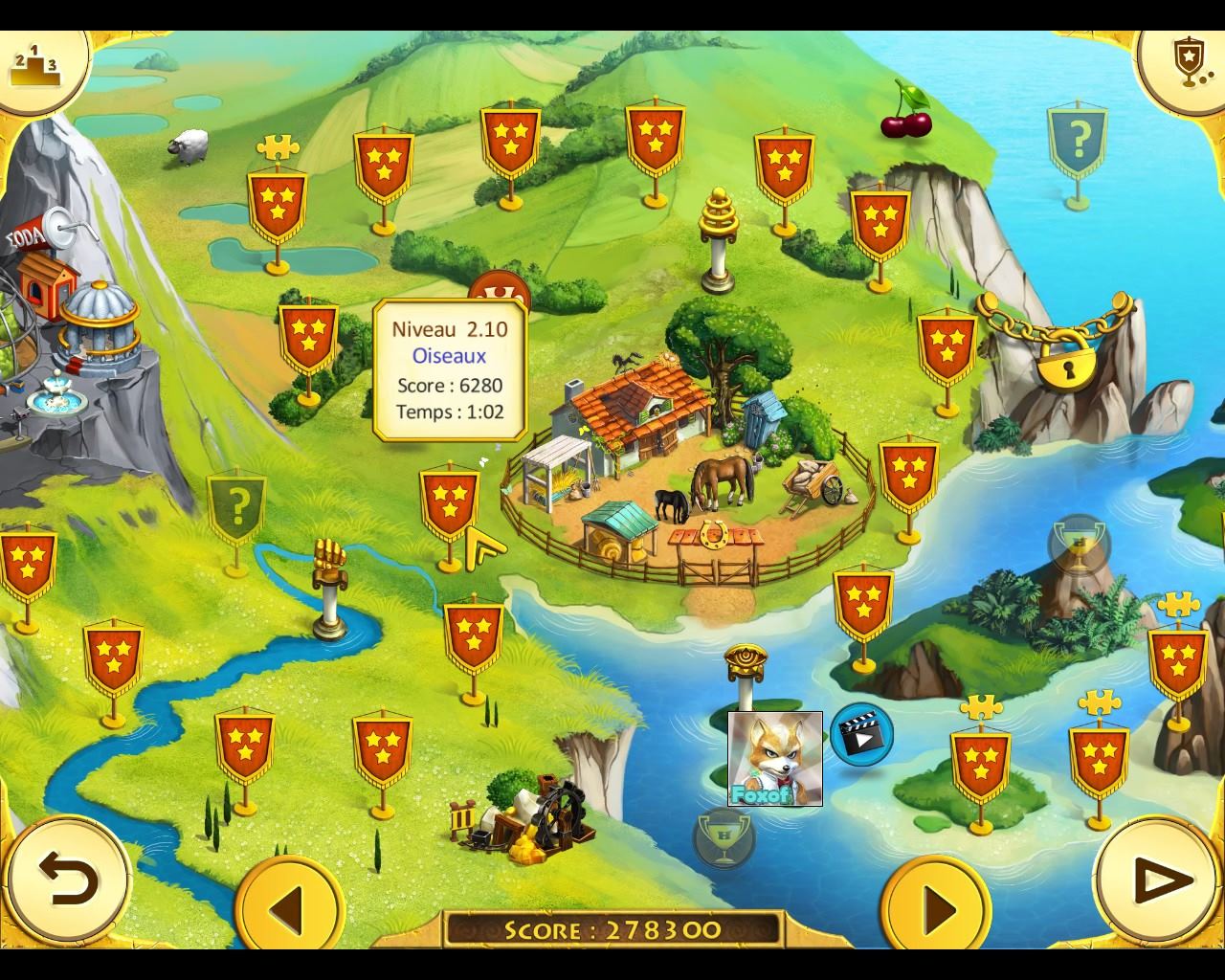The width and height of the screenshot is (1225, 980).
Task: Click the Foxof player avatar
Action: click(775, 759)
